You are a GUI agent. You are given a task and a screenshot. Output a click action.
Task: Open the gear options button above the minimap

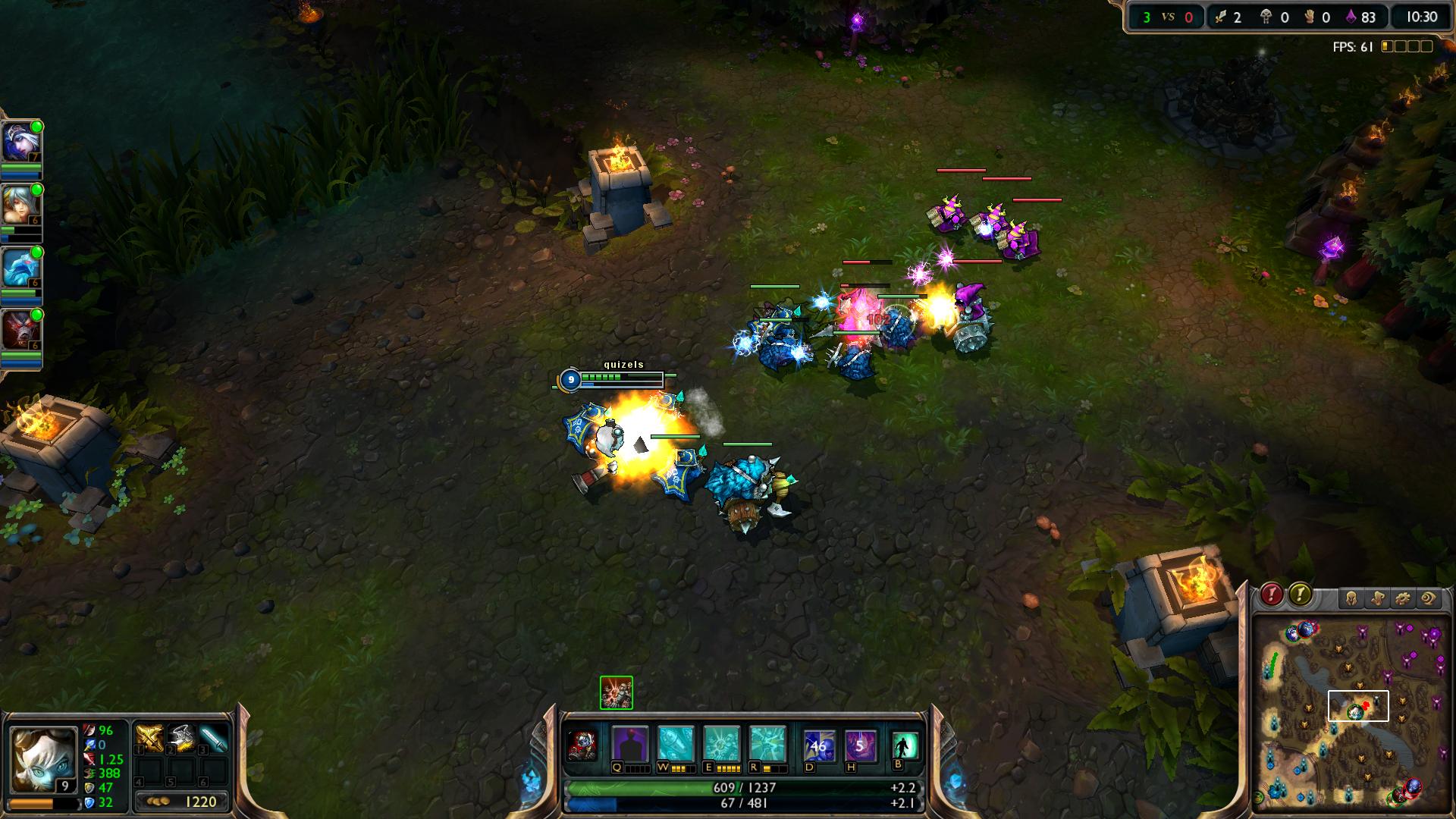tap(1402, 599)
